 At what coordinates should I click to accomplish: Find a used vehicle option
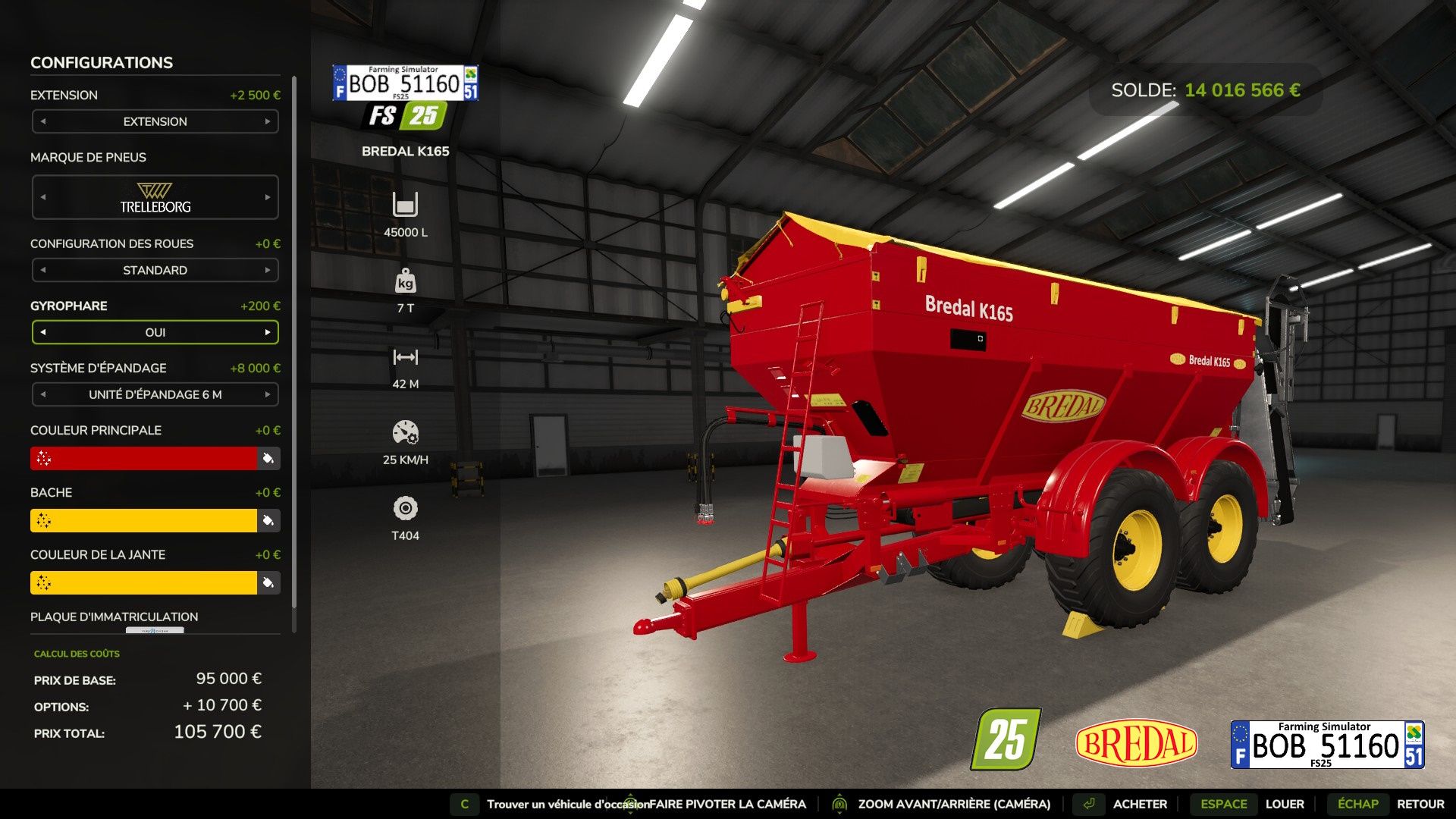click(567, 804)
